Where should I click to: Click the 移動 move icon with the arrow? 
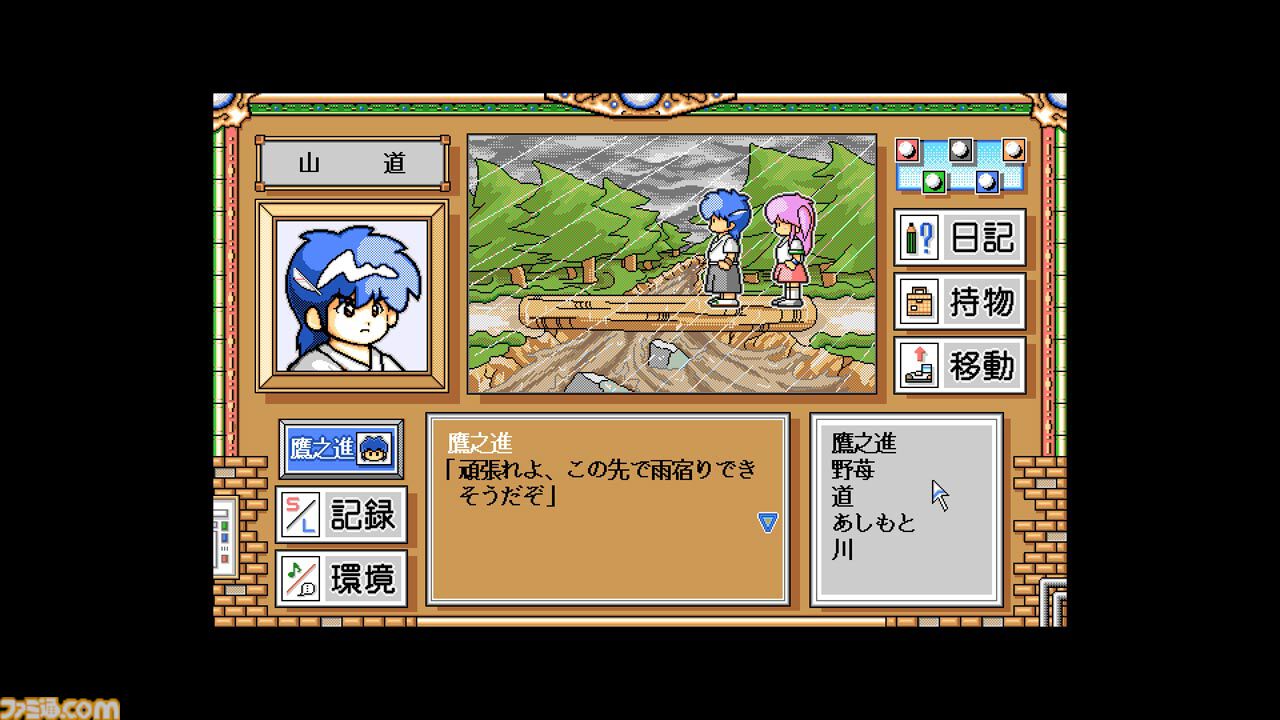click(x=958, y=366)
